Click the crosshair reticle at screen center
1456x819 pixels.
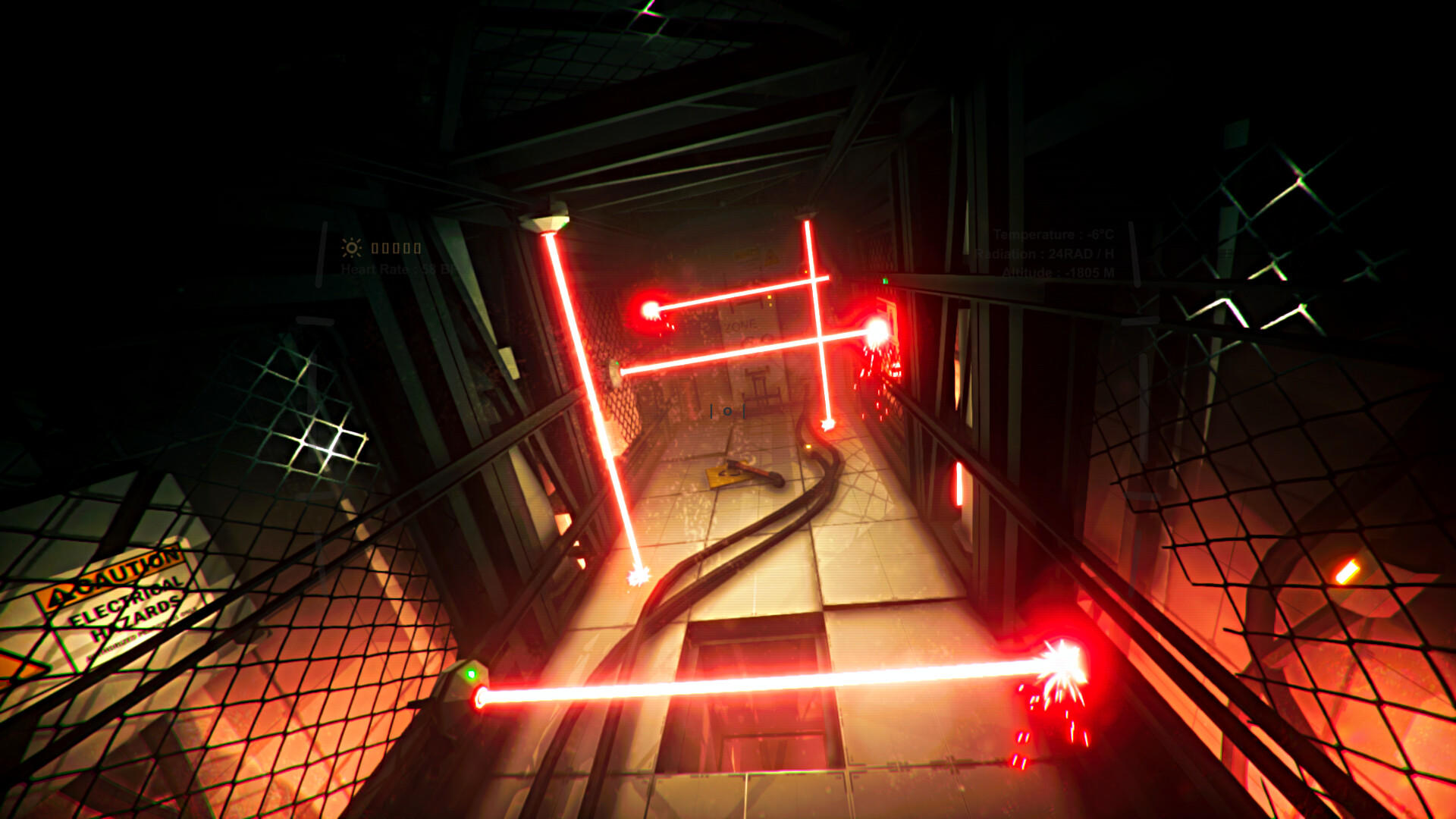726,413
